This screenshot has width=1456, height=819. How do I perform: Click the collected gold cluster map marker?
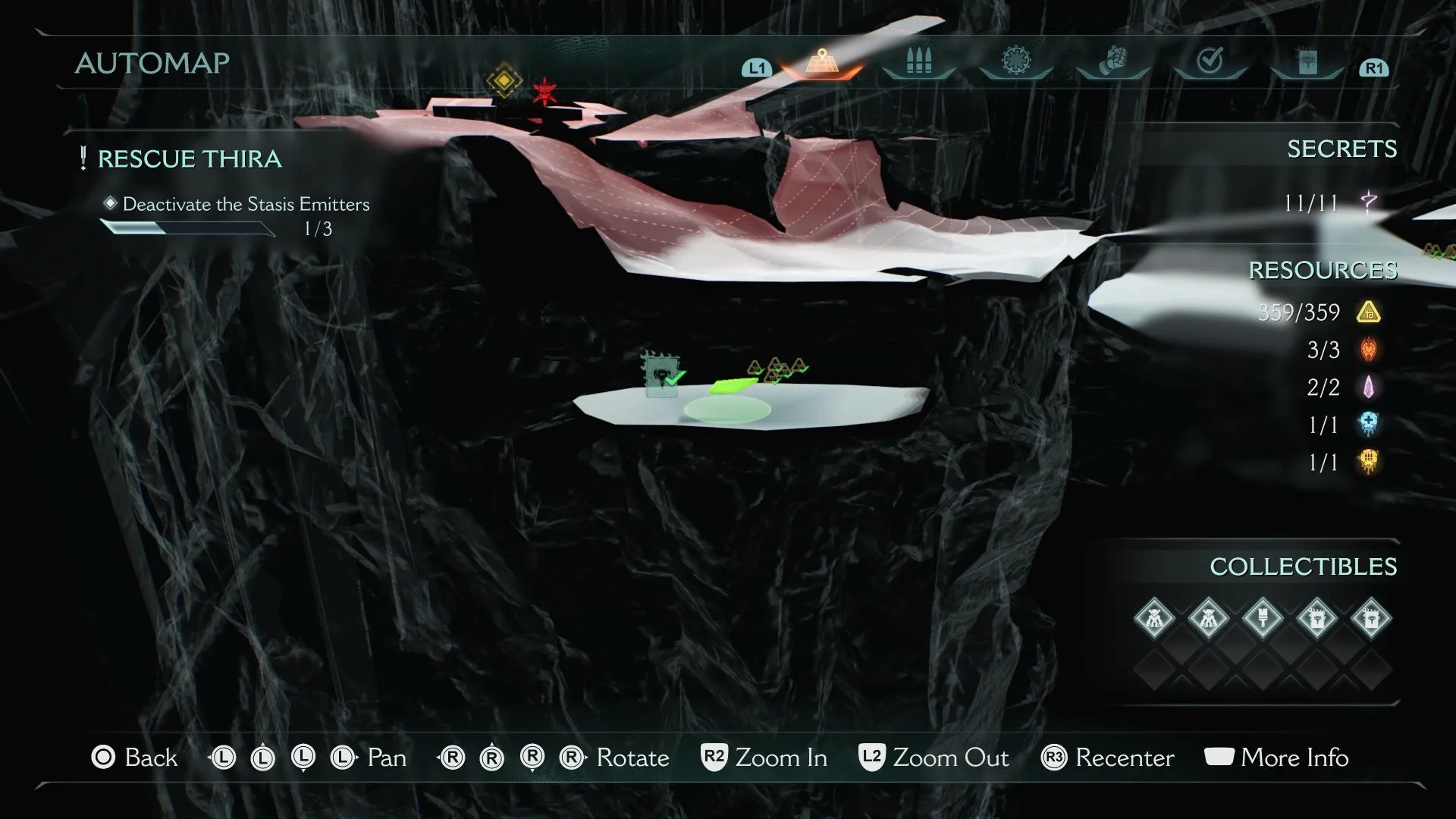click(x=777, y=370)
